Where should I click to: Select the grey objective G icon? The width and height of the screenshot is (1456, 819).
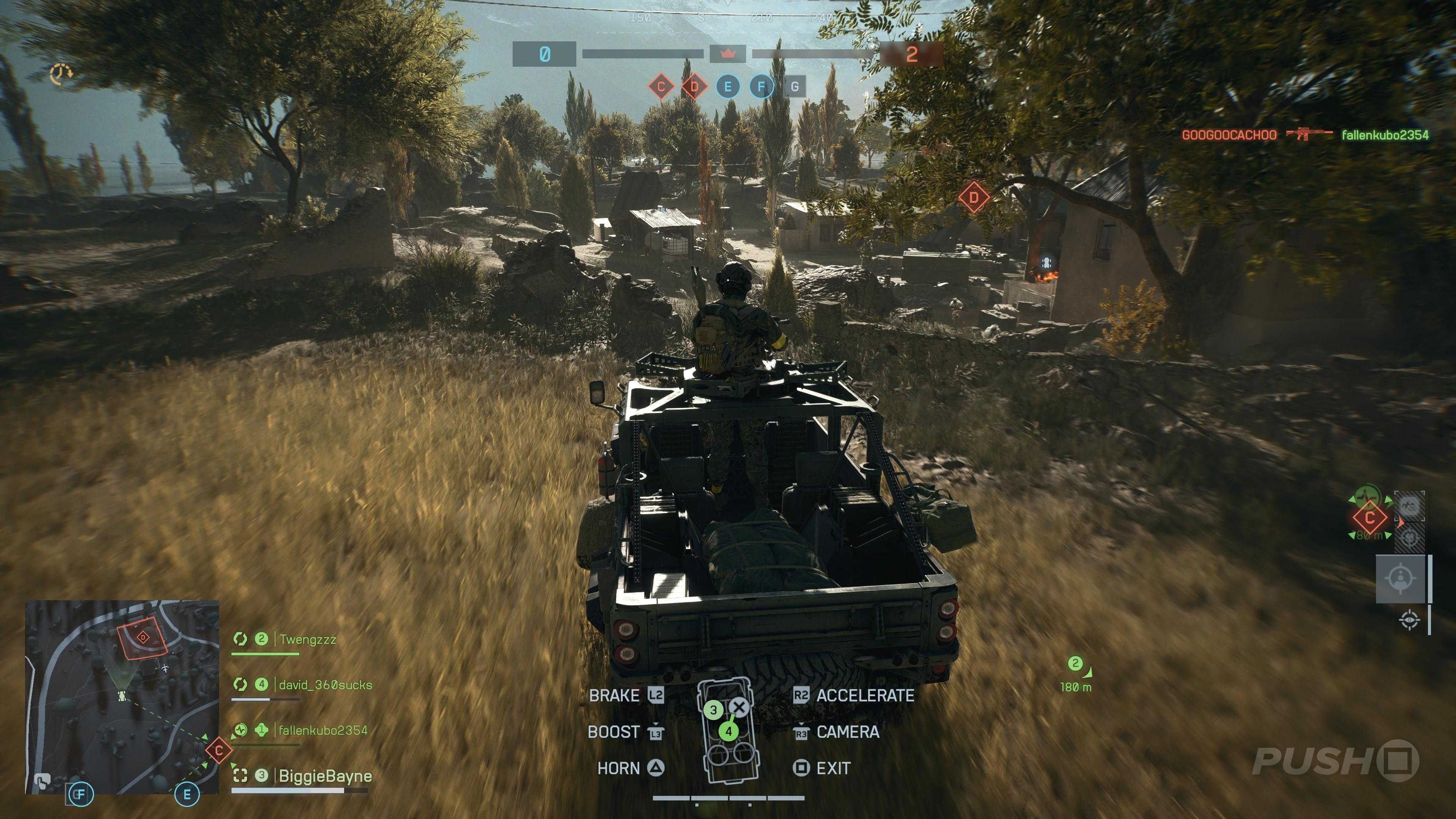pos(795,87)
